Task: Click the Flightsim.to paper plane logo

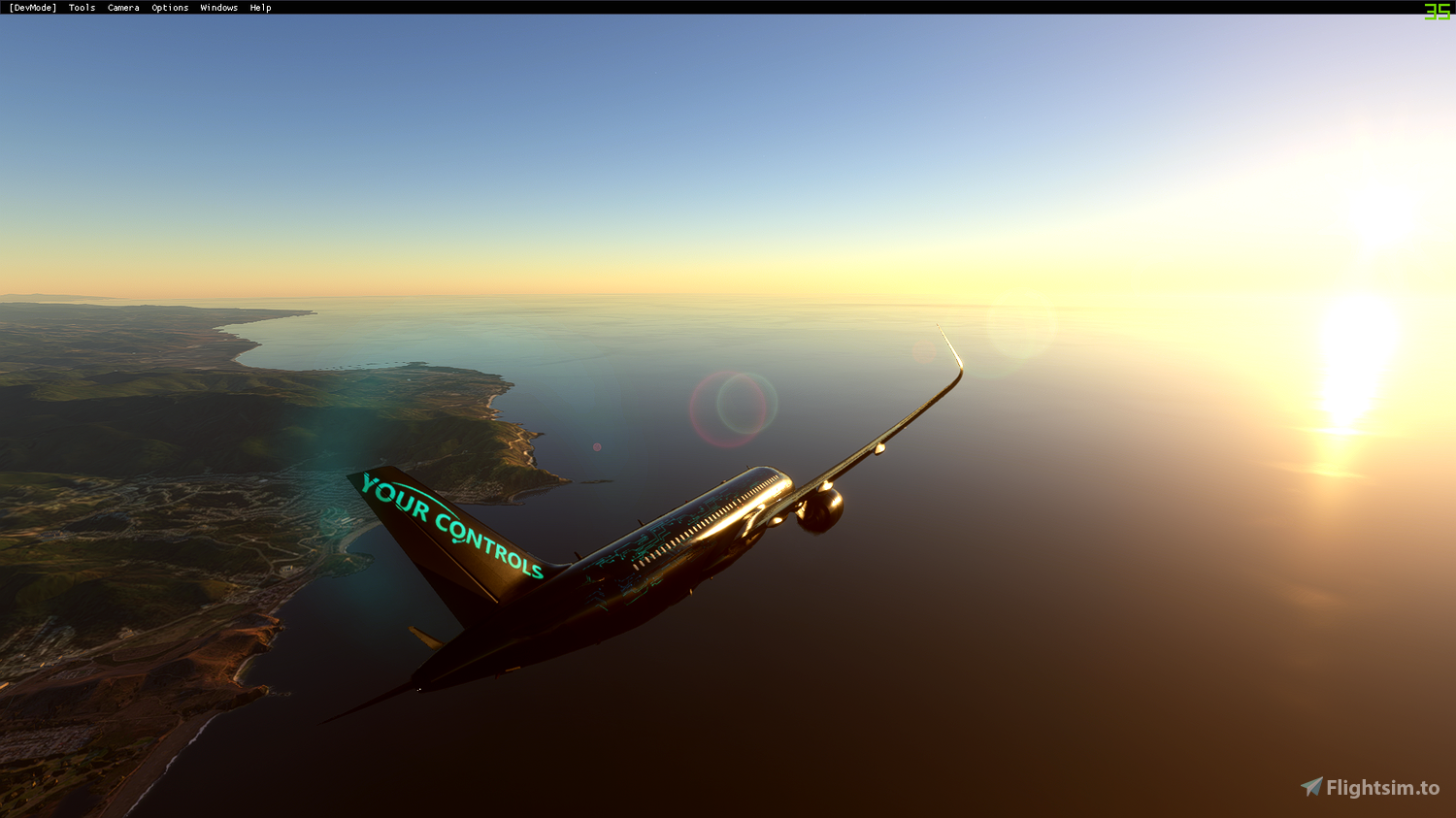Action: click(1312, 784)
